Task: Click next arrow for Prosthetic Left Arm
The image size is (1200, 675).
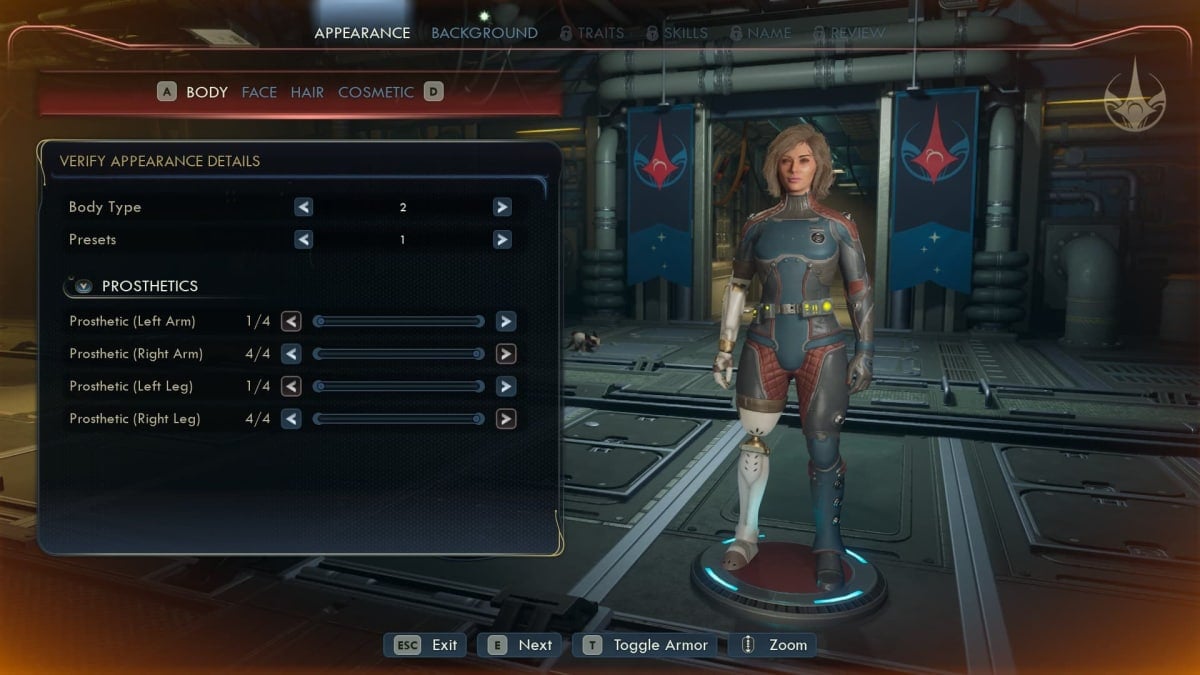Action: tap(506, 321)
